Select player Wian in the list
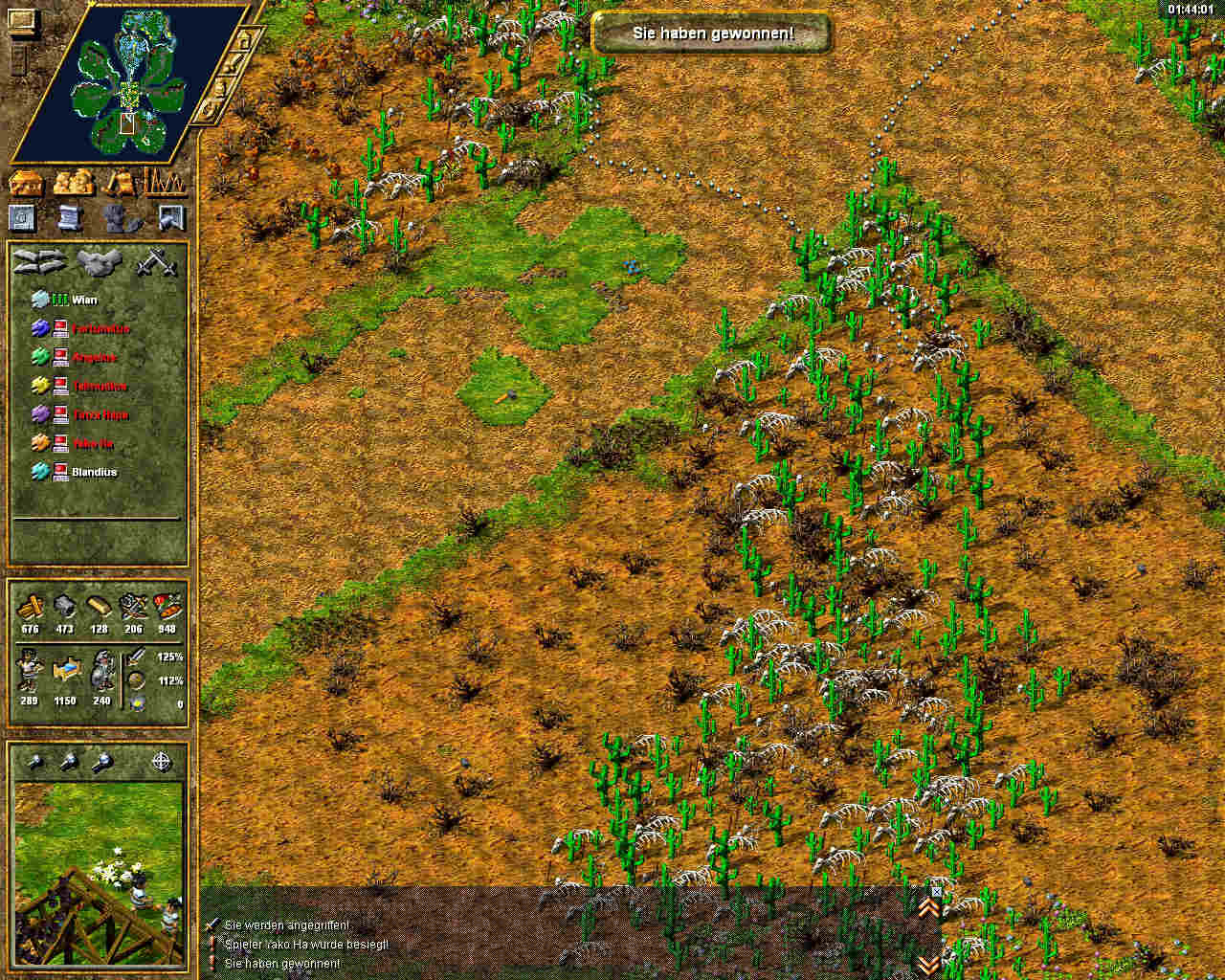This screenshot has width=1225, height=980. [84, 300]
